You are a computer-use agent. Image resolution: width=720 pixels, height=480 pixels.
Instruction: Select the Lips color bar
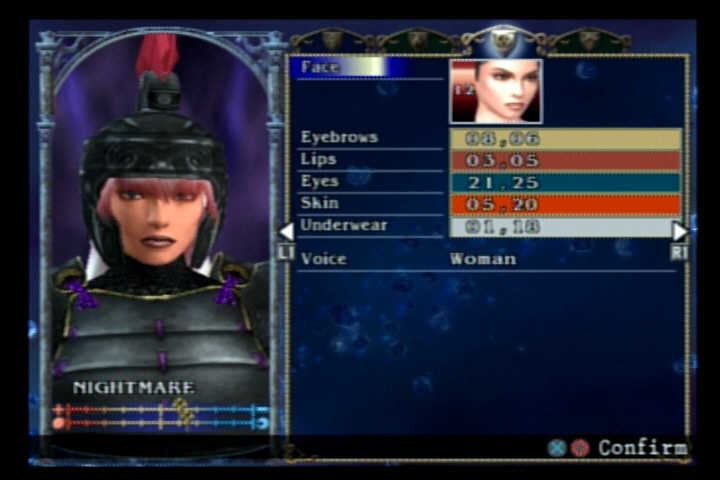(565, 160)
